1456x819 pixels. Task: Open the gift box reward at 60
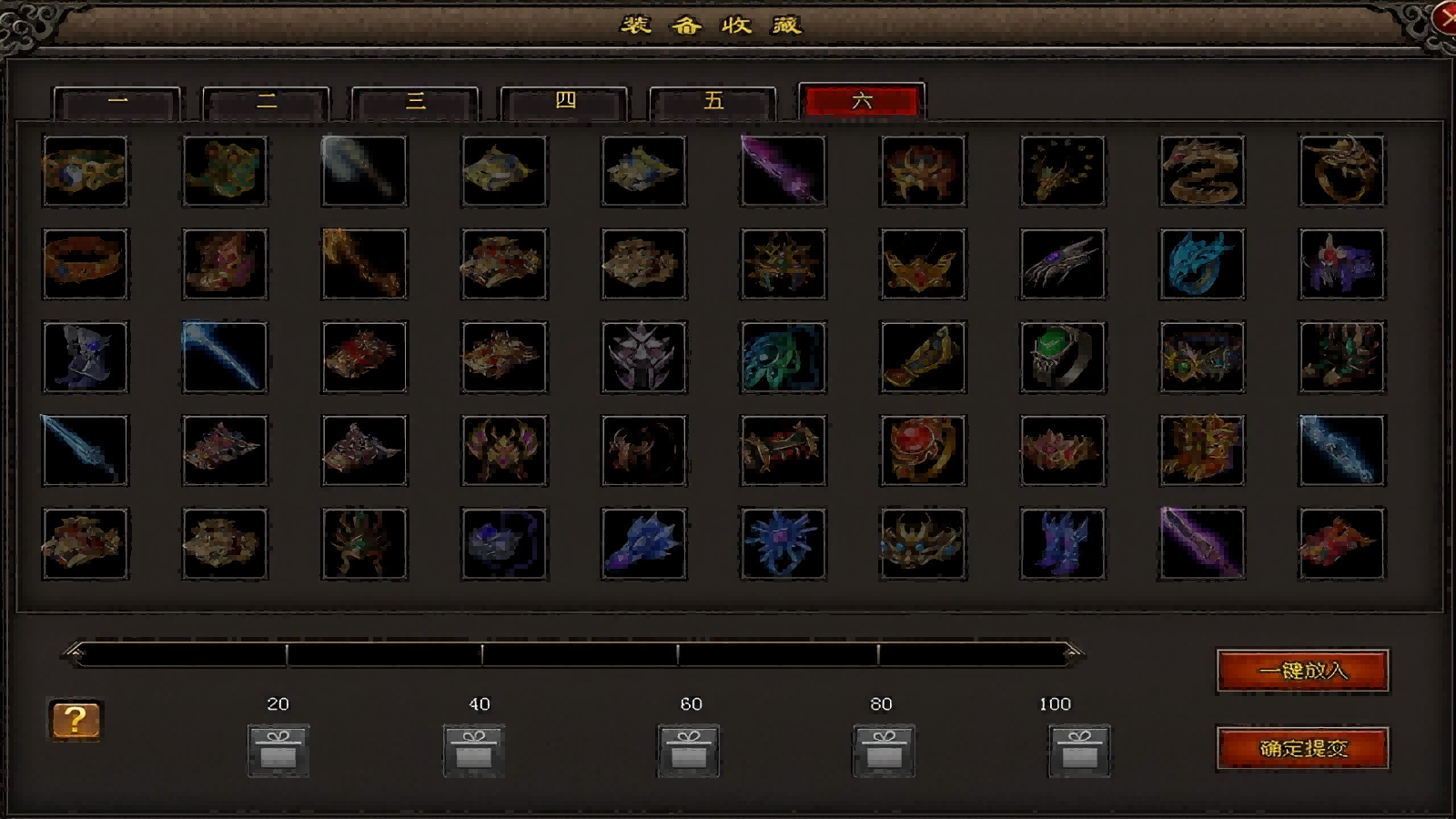click(689, 751)
